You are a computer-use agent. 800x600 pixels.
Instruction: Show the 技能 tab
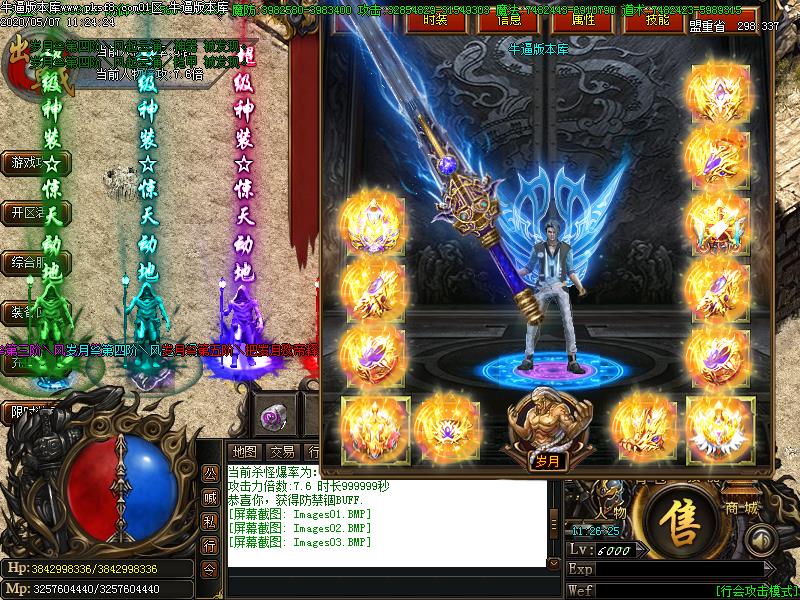pyautogui.click(x=658, y=20)
